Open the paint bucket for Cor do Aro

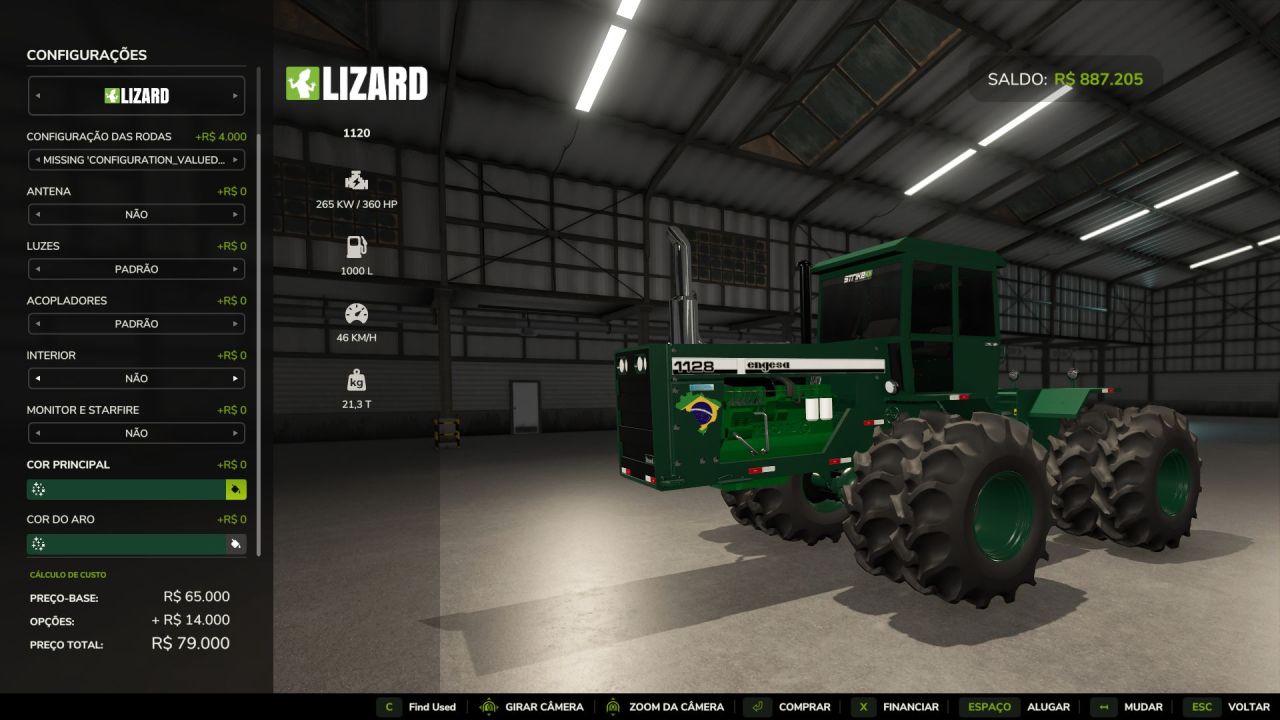237,544
